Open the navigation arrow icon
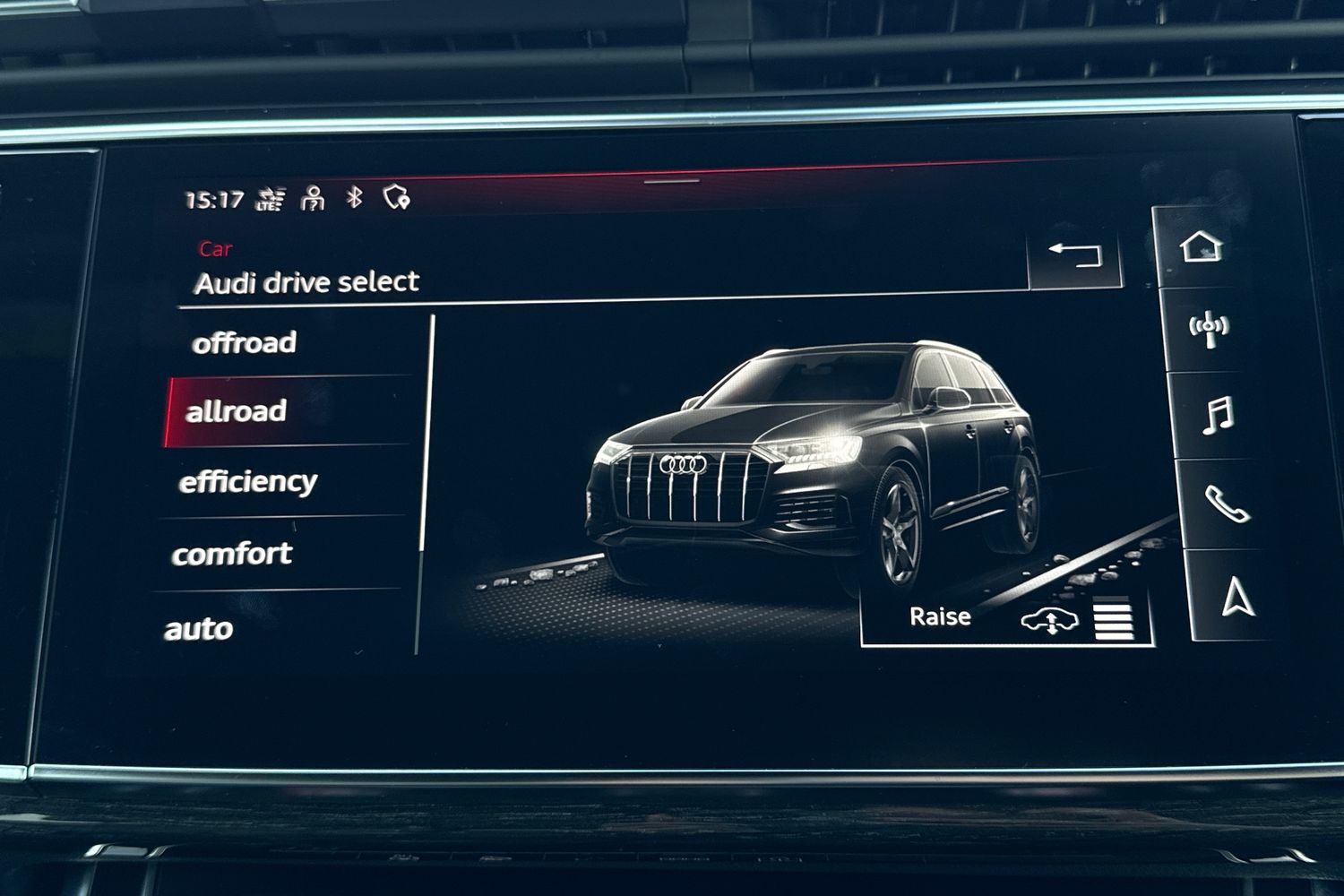The image size is (1344, 896). tap(1237, 598)
